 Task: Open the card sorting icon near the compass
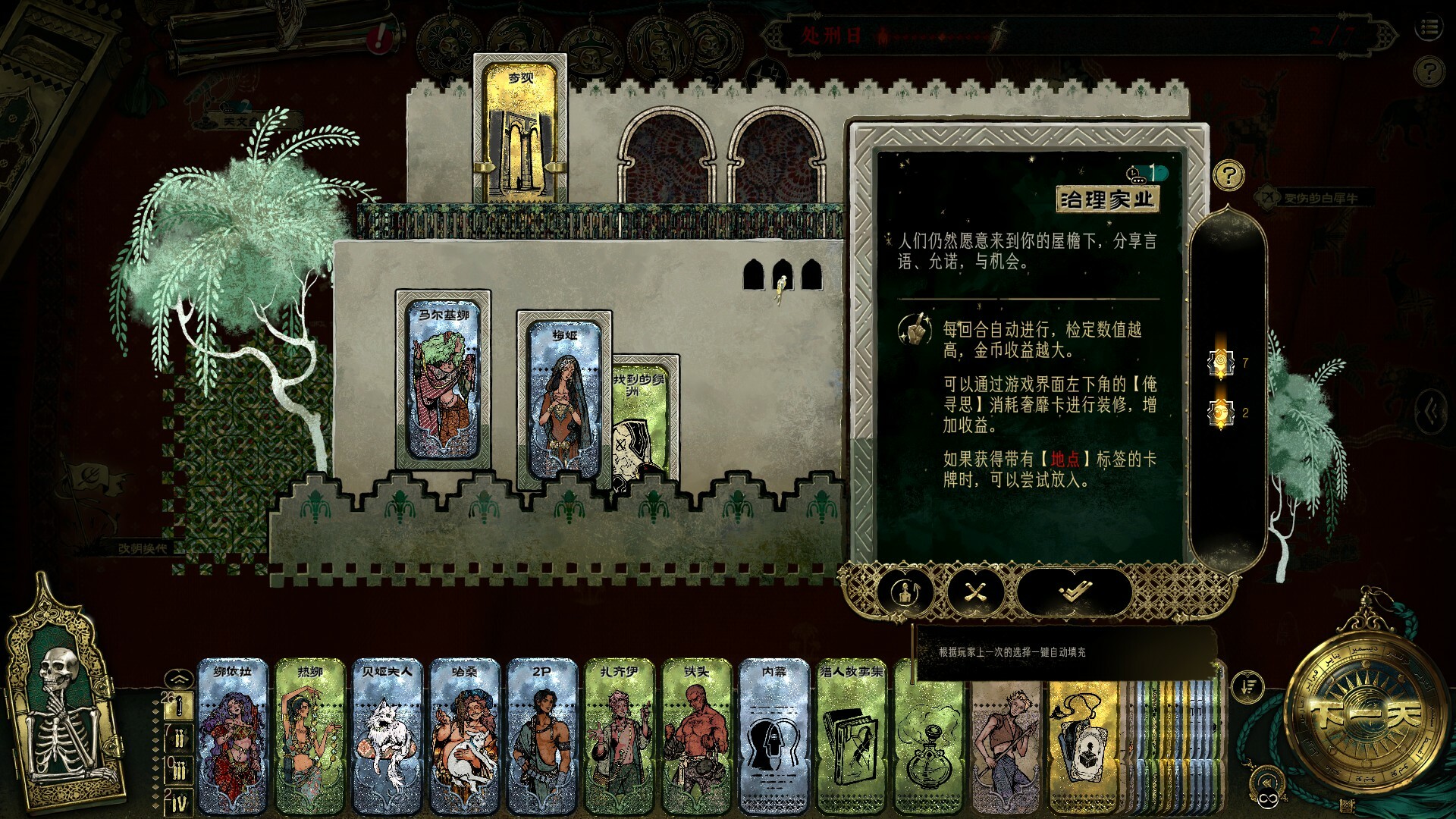pyautogui.click(x=1247, y=686)
